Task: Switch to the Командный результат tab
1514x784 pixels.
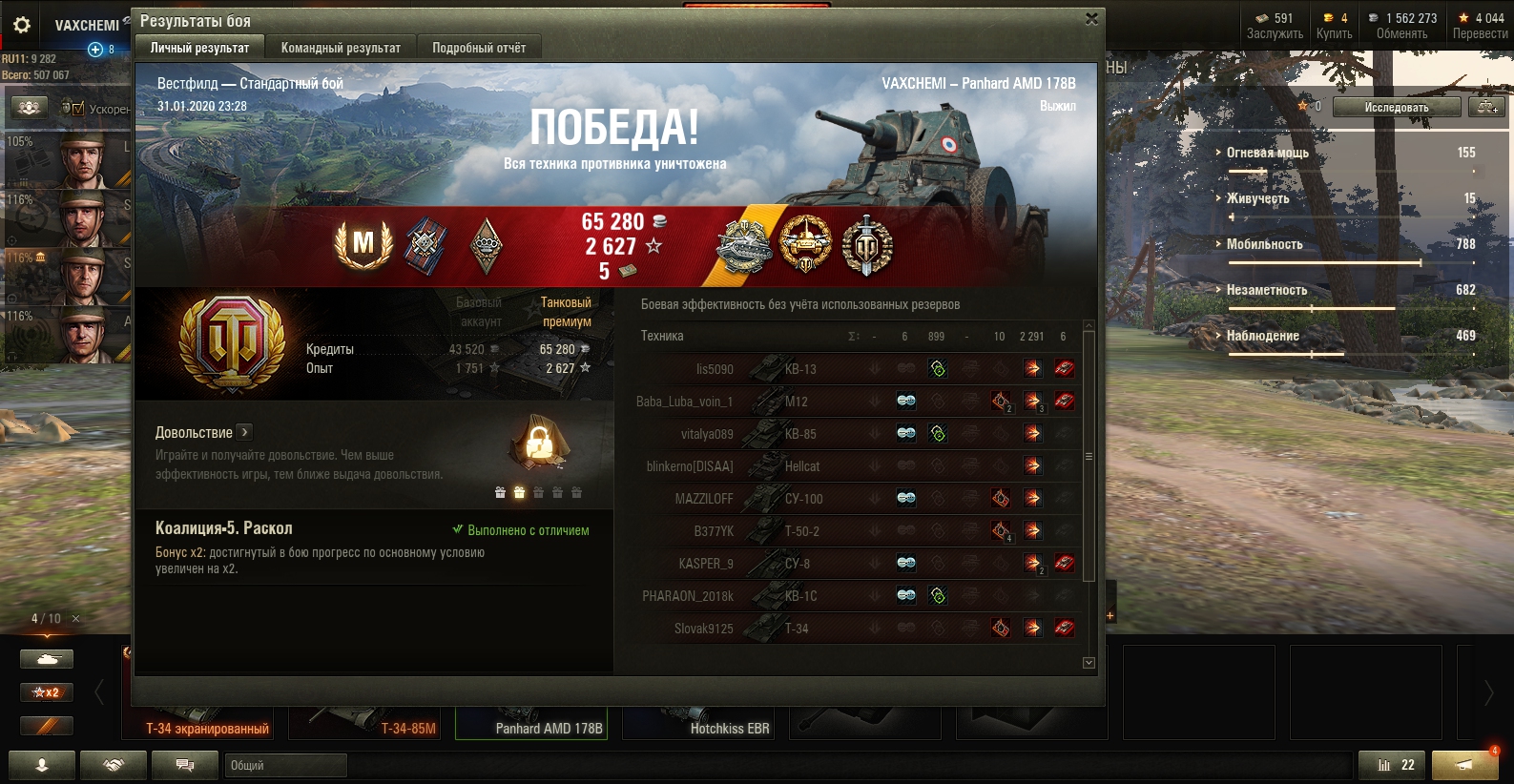Action: coord(341,48)
